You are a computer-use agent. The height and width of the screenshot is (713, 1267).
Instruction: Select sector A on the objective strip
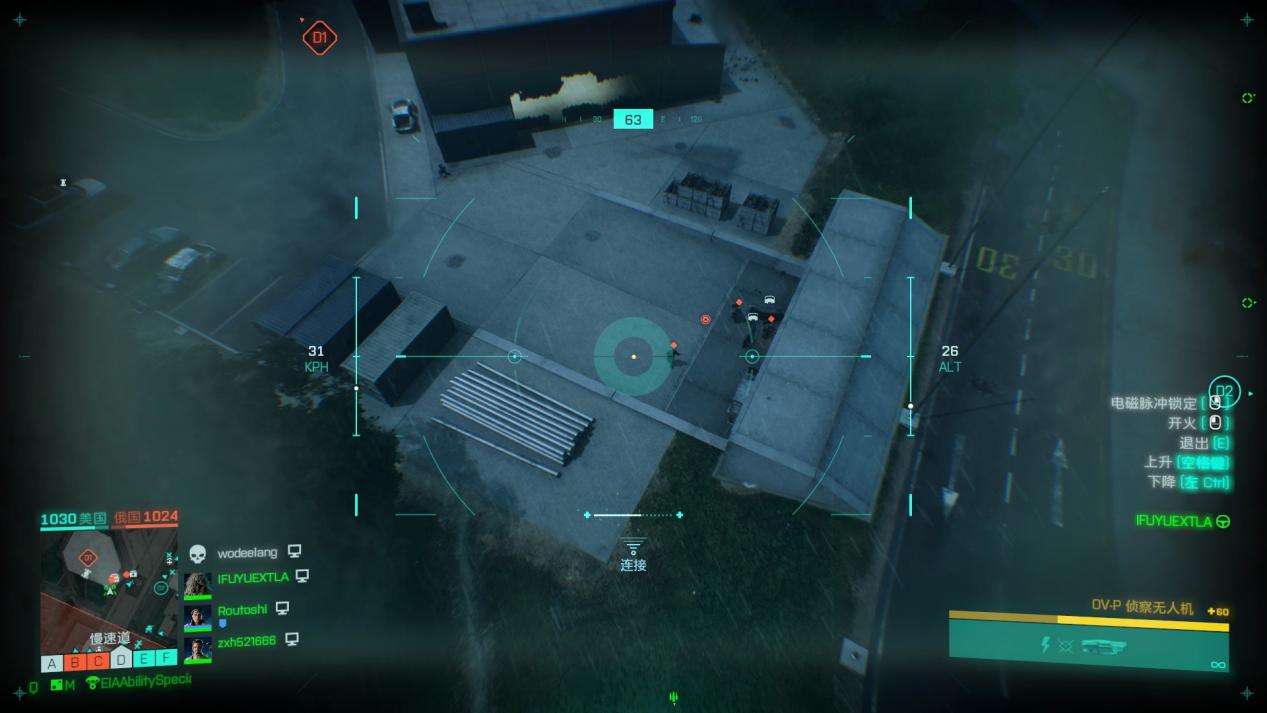click(x=51, y=662)
